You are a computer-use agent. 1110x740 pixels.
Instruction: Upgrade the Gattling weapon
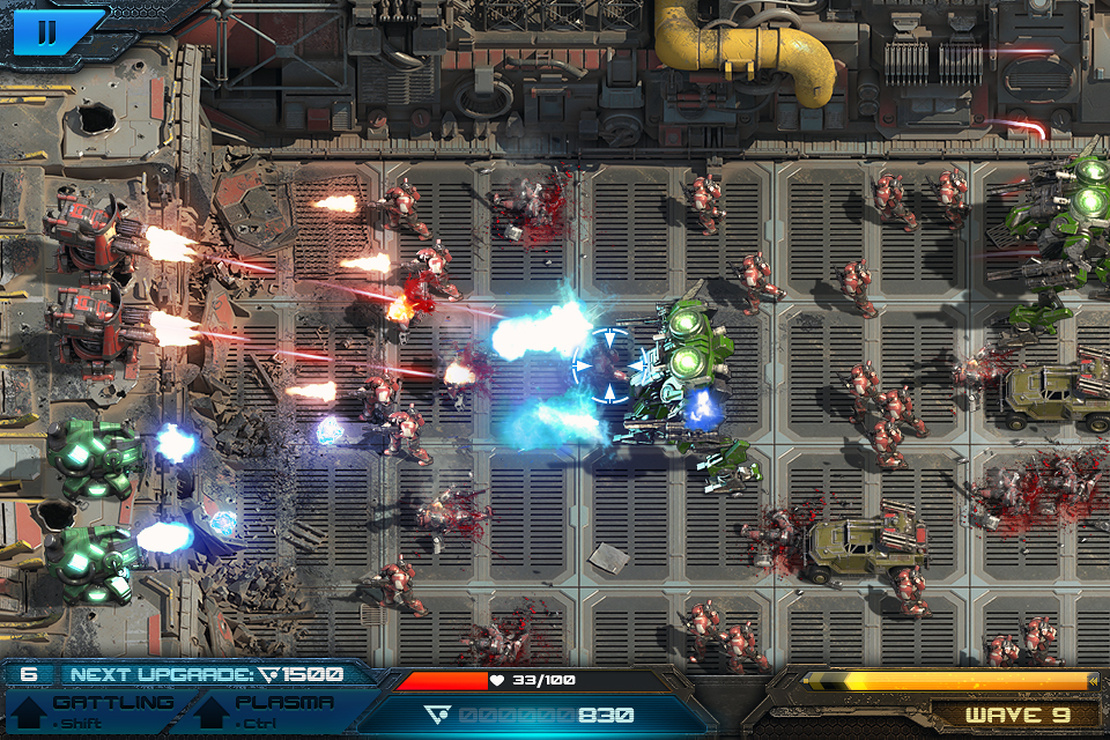coord(92,710)
